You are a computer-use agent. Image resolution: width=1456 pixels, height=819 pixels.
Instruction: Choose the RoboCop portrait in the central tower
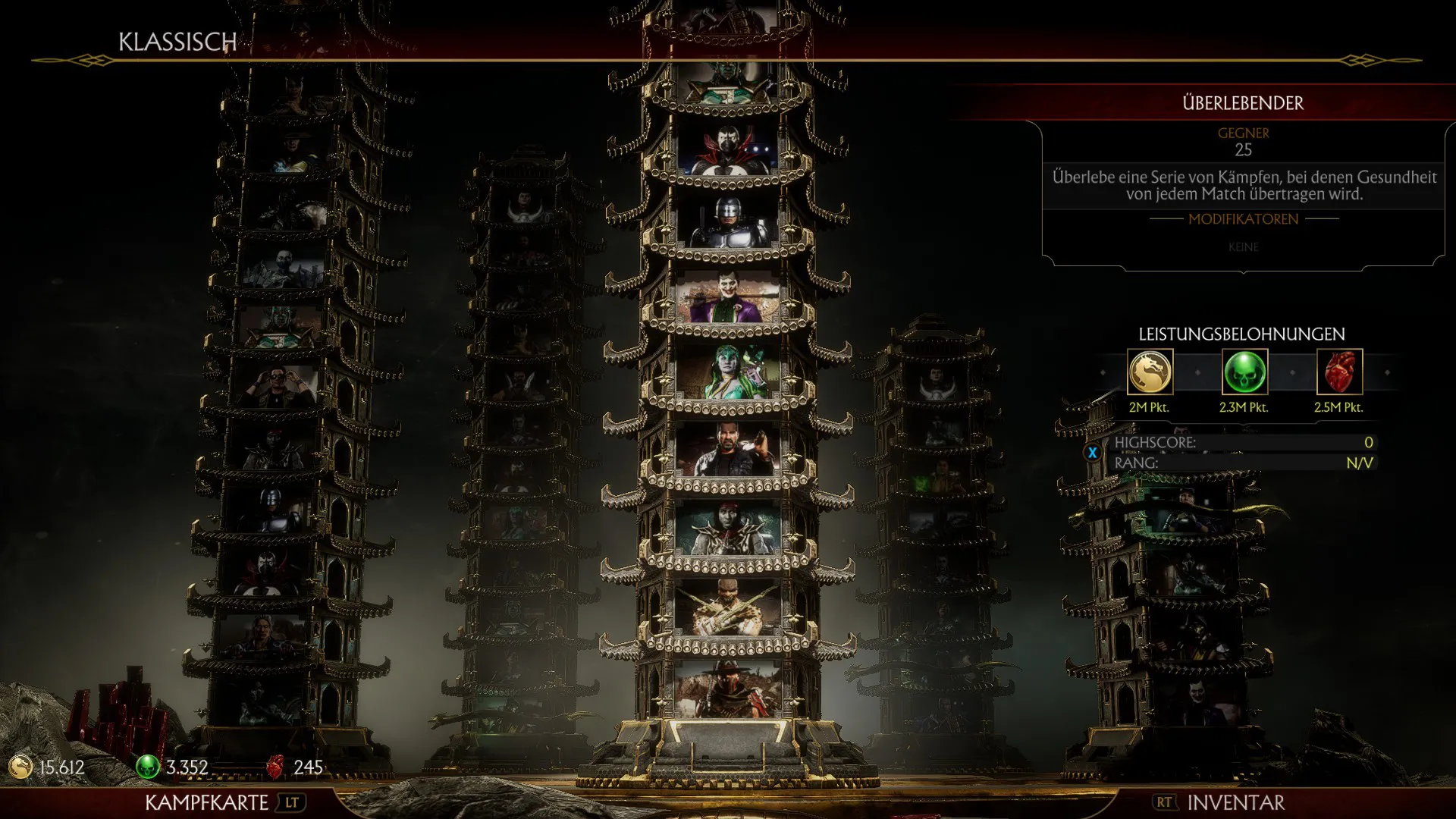click(728, 224)
